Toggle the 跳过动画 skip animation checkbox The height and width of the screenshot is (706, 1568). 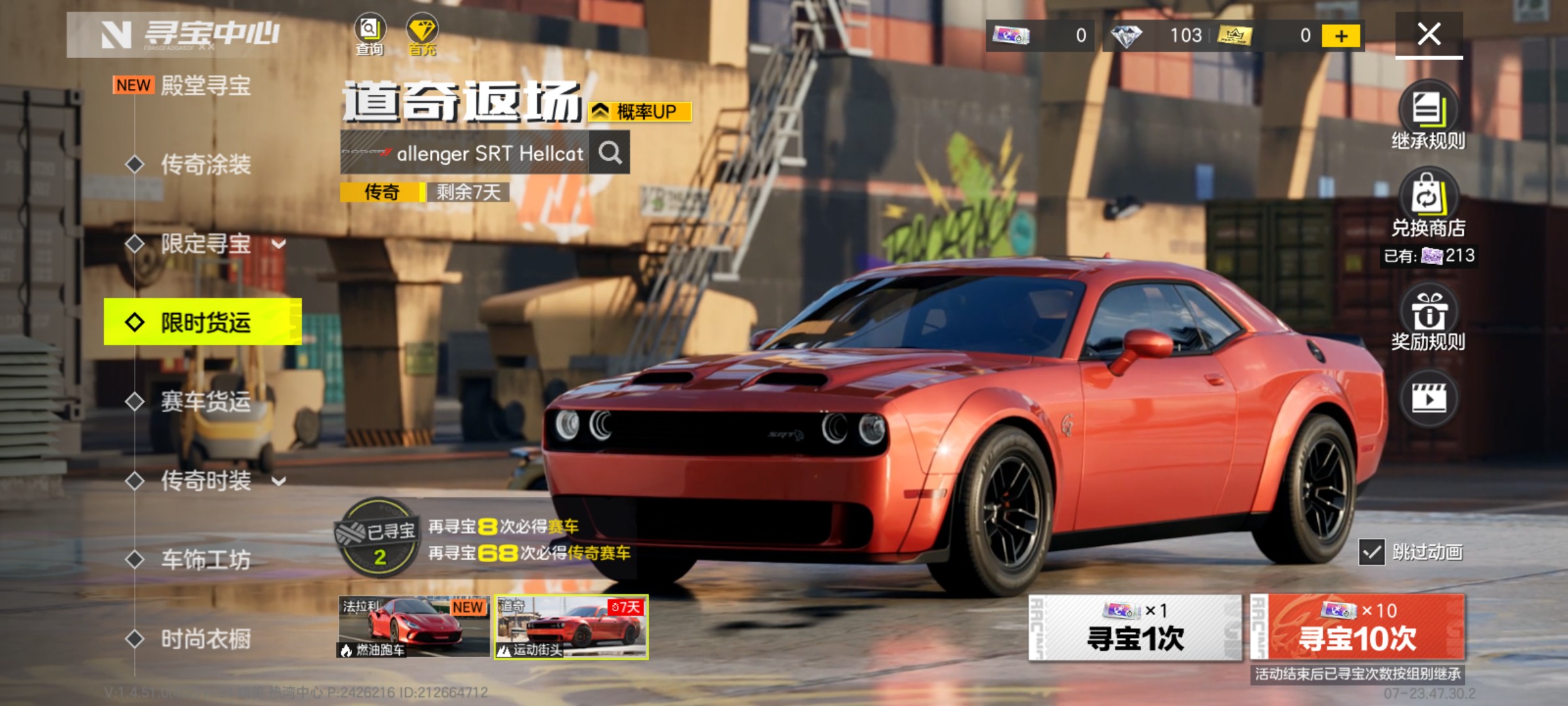[x=1371, y=552]
